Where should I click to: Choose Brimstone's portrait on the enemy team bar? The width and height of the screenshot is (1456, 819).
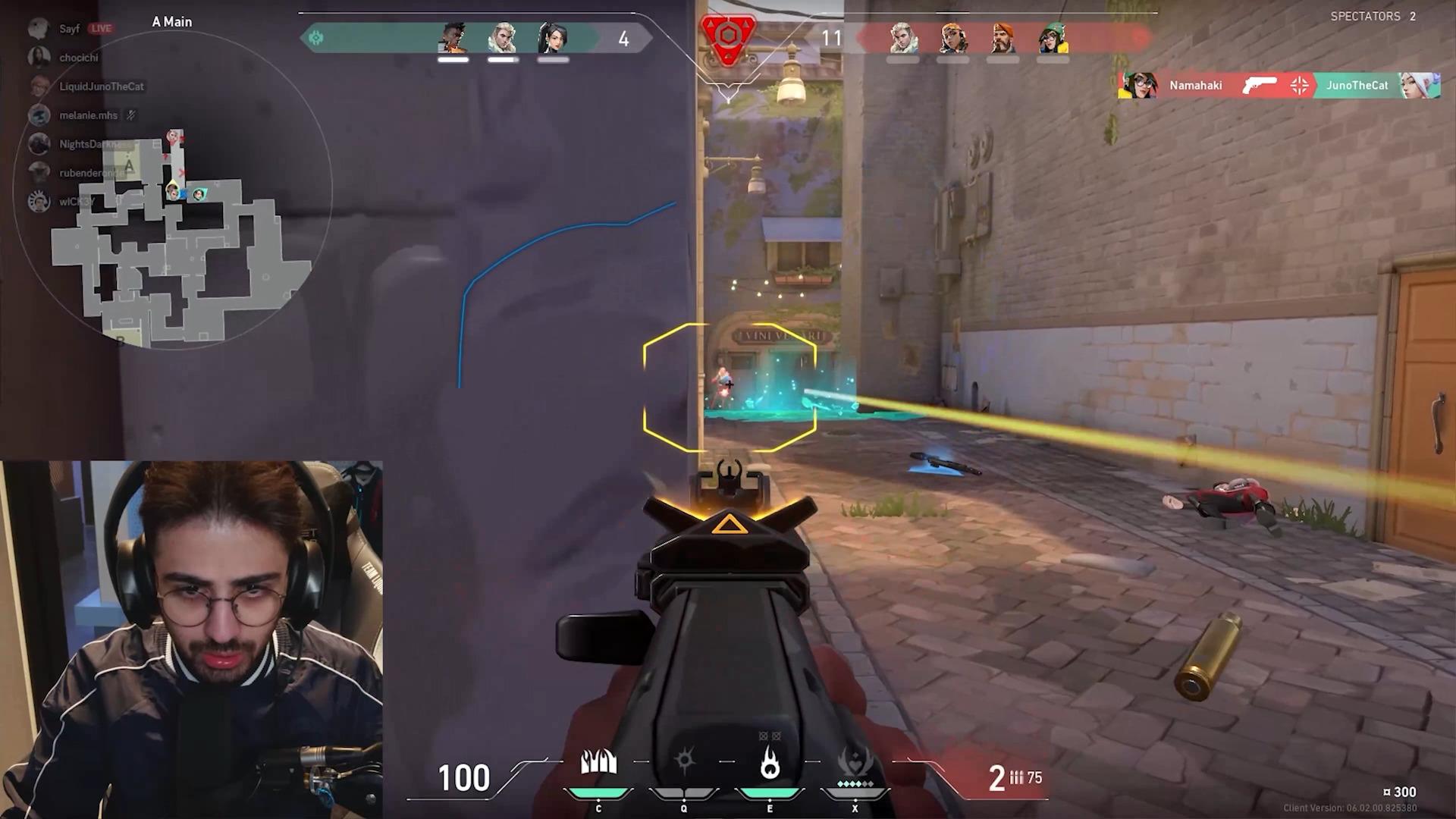pyautogui.click(x=1003, y=37)
